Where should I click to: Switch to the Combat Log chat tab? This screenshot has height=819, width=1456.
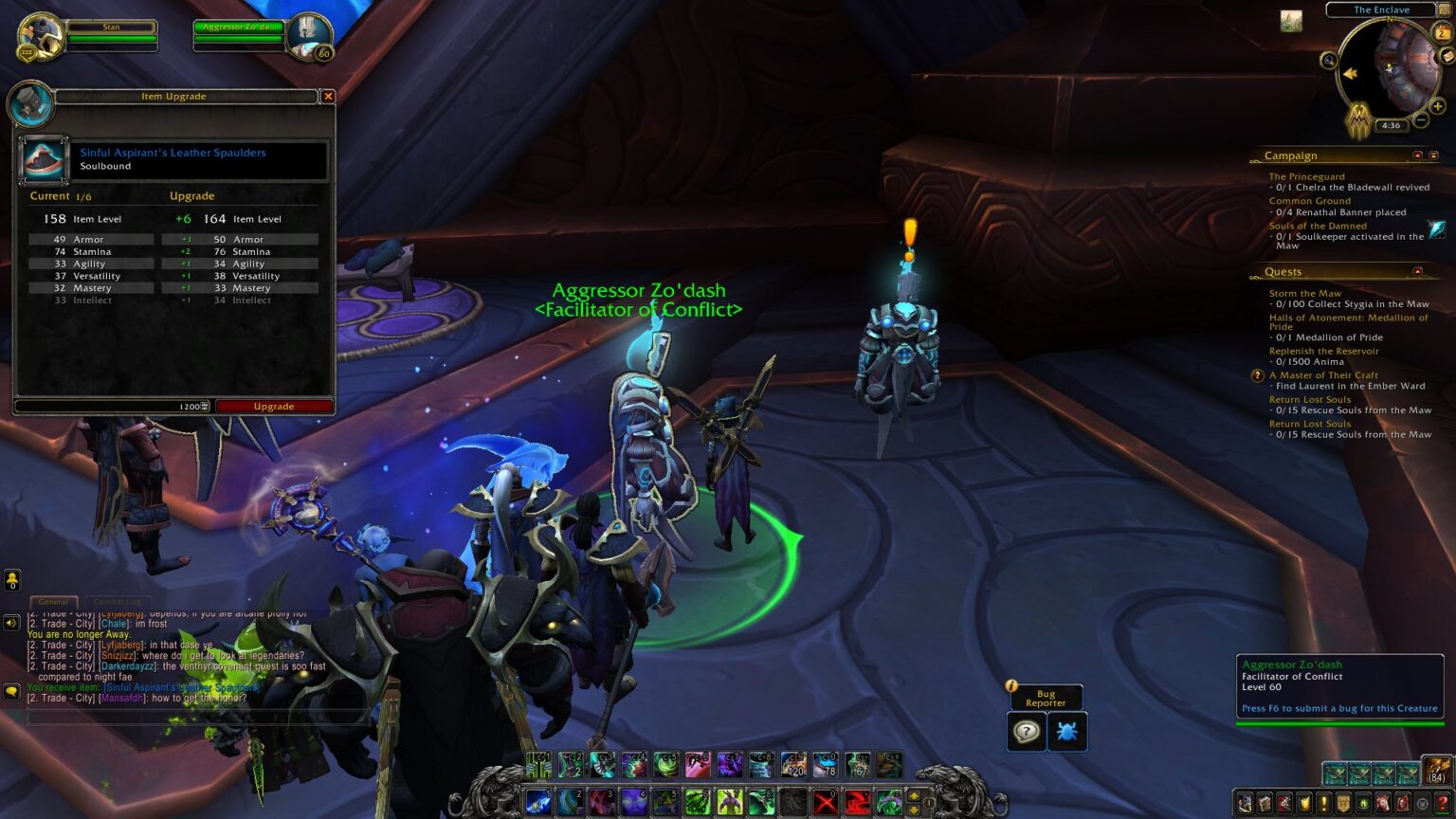(x=118, y=601)
